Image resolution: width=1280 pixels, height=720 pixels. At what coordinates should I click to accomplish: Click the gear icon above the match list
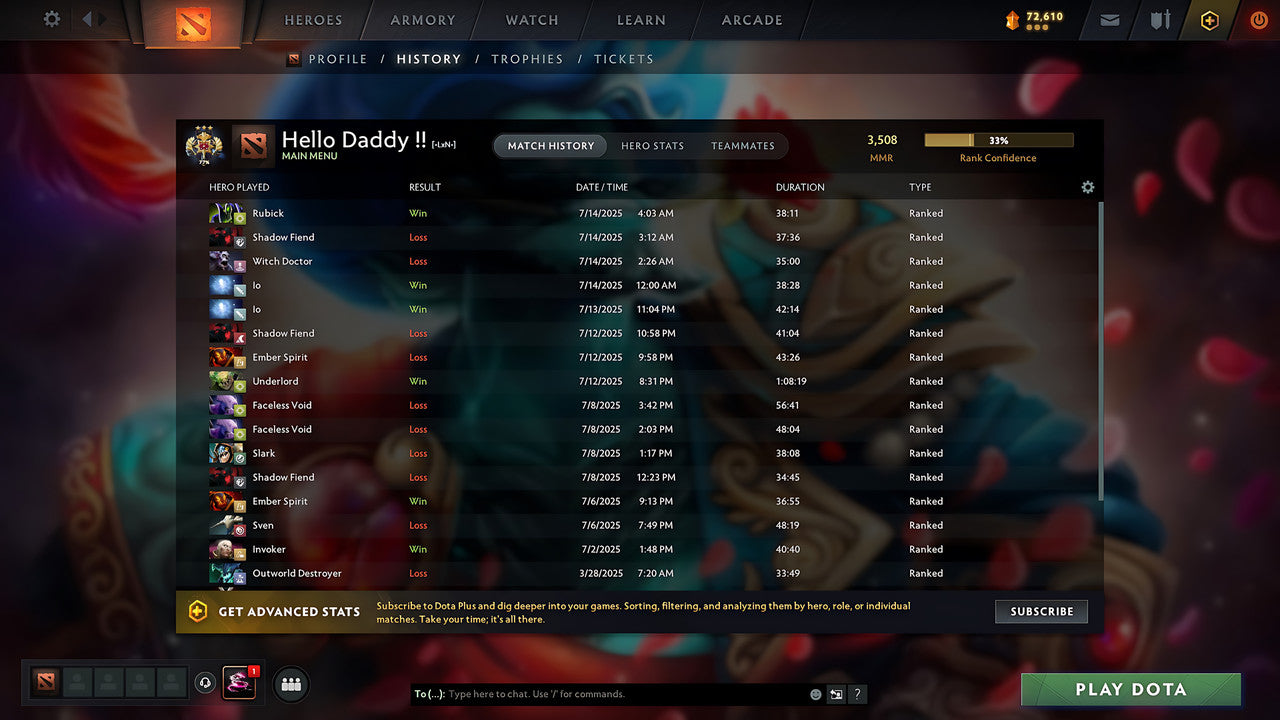click(x=1088, y=187)
